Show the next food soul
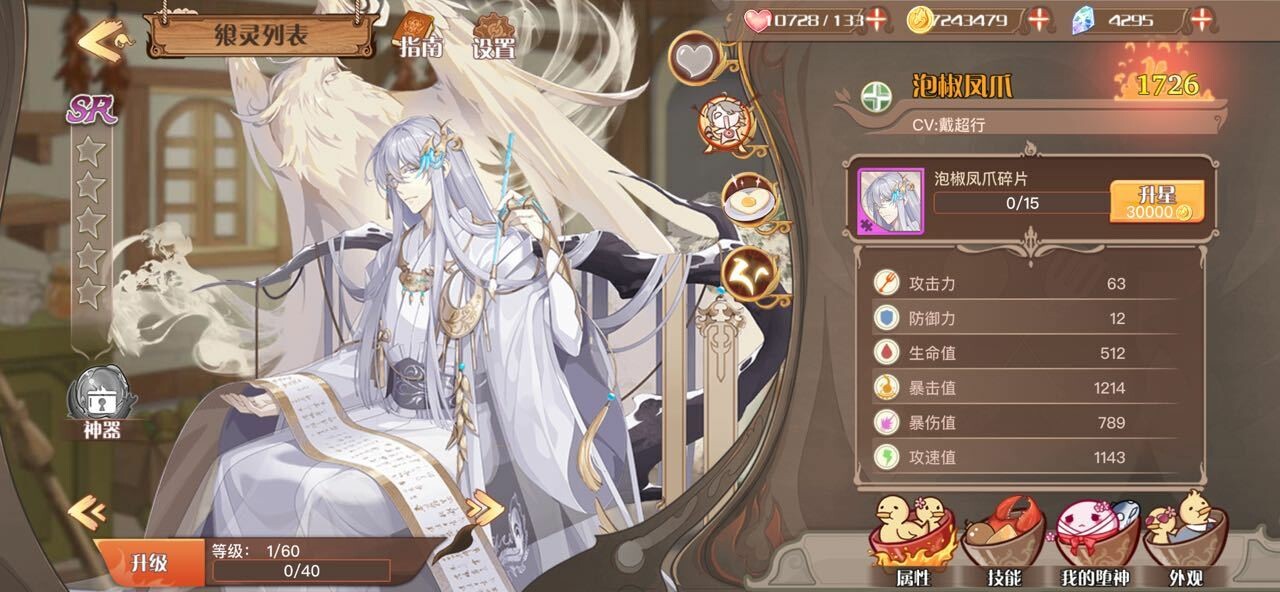Viewport: 1280px width, 592px height. point(485,509)
